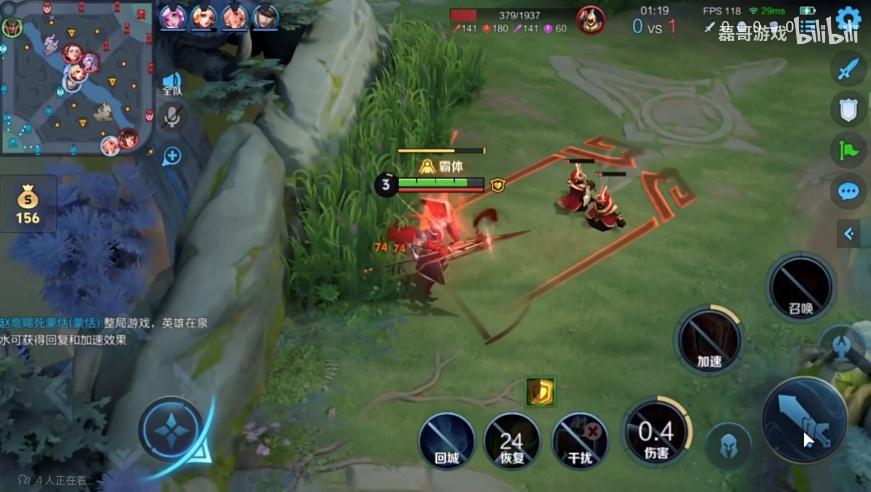Use the 恢复 heal button
The height and width of the screenshot is (492, 871).
[x=512, y=440]
